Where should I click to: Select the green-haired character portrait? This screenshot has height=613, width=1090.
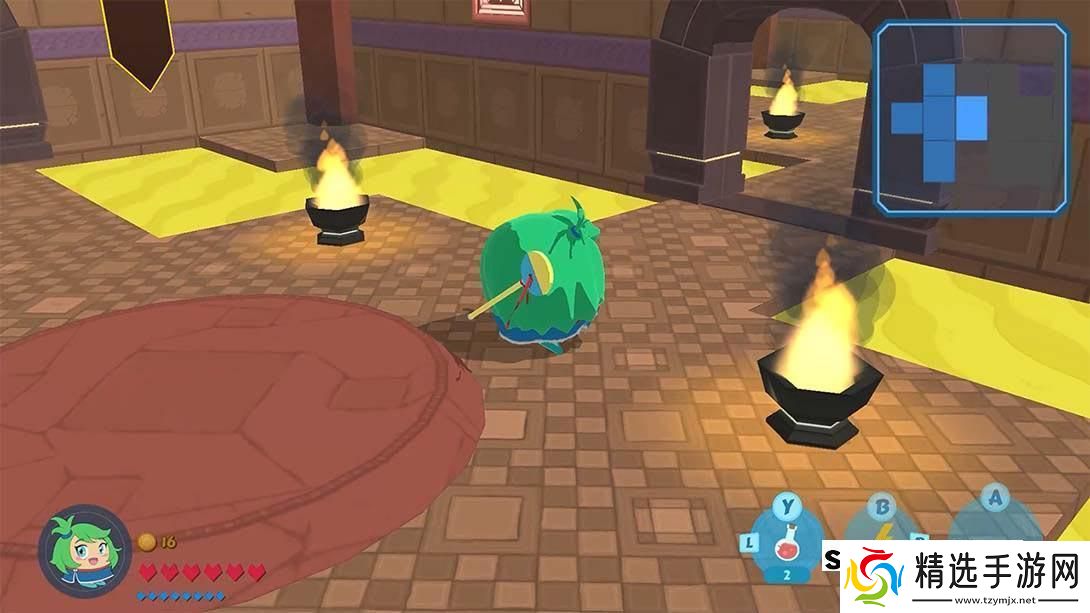click(x=84, y=551)
